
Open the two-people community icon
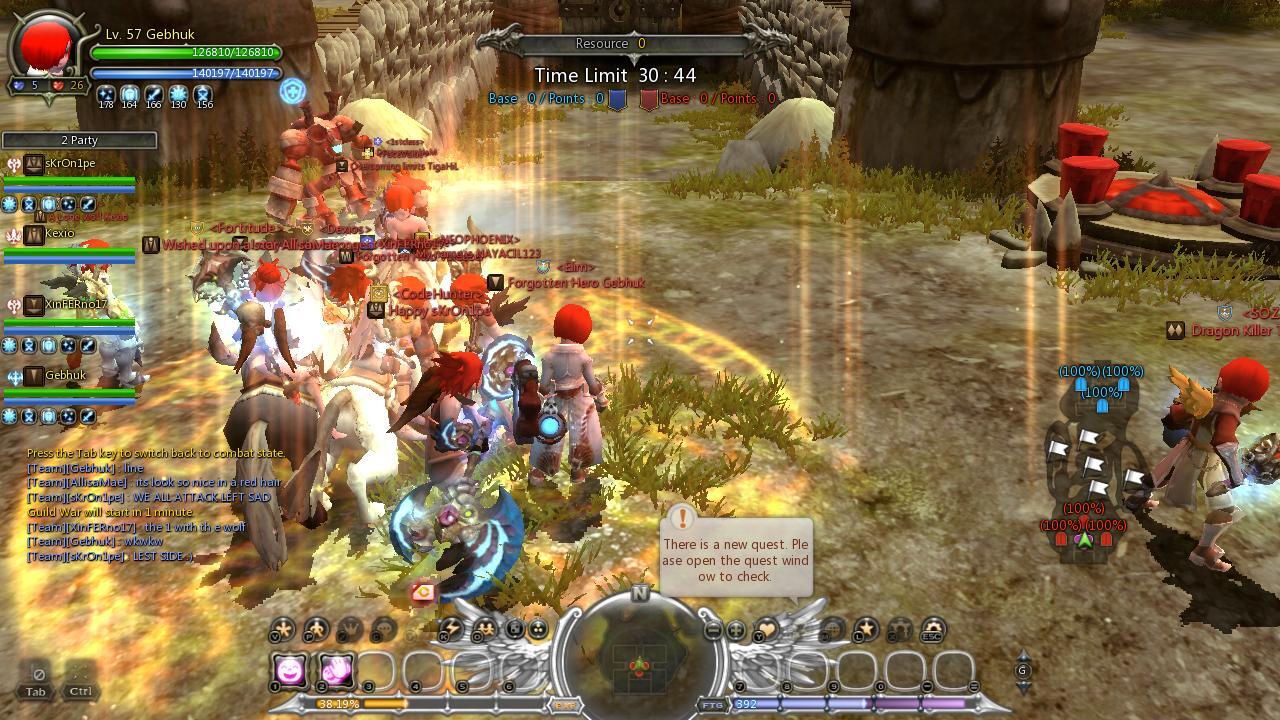(485, 629)
